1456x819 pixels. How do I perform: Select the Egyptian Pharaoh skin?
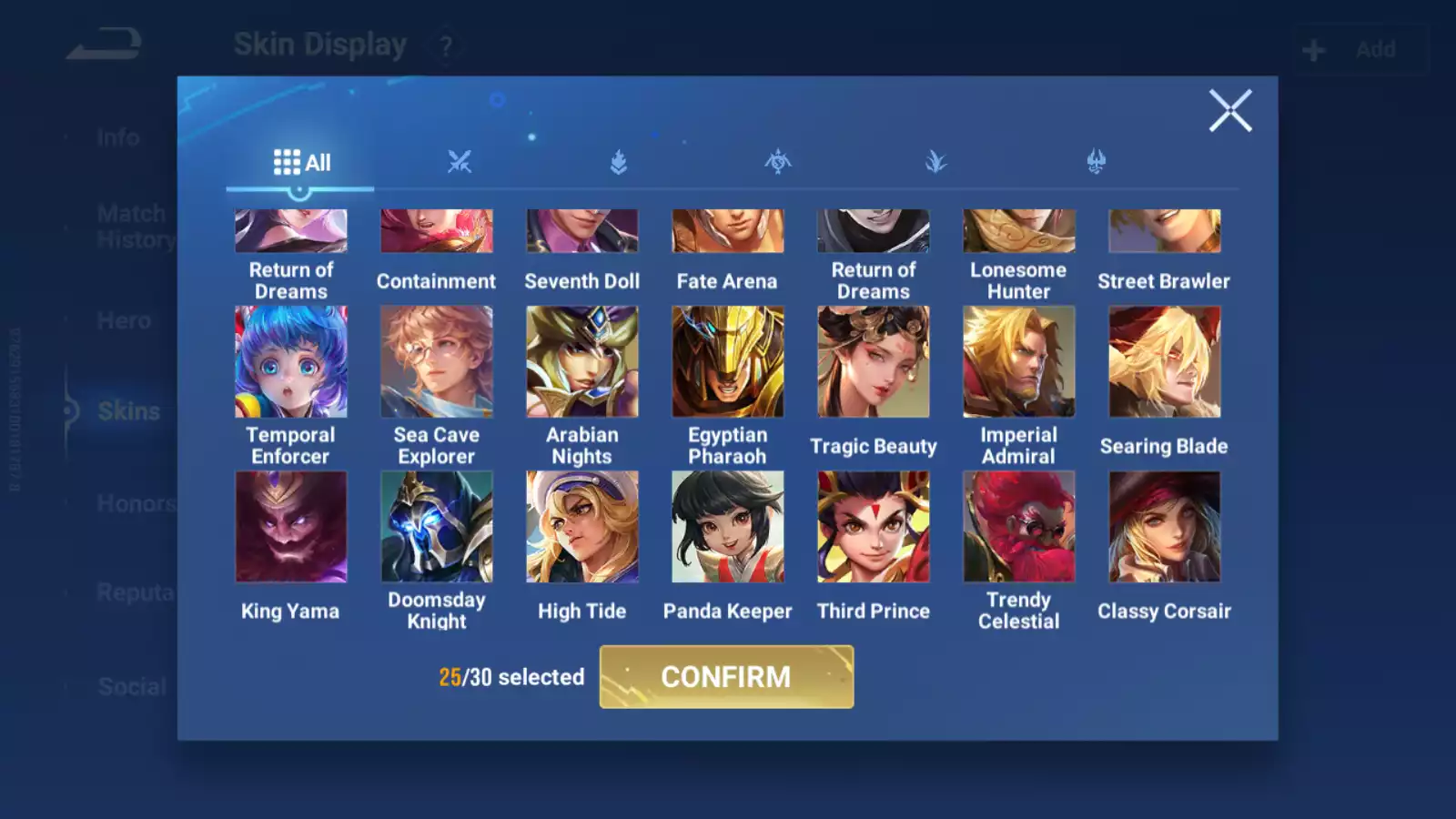(728, 362)
